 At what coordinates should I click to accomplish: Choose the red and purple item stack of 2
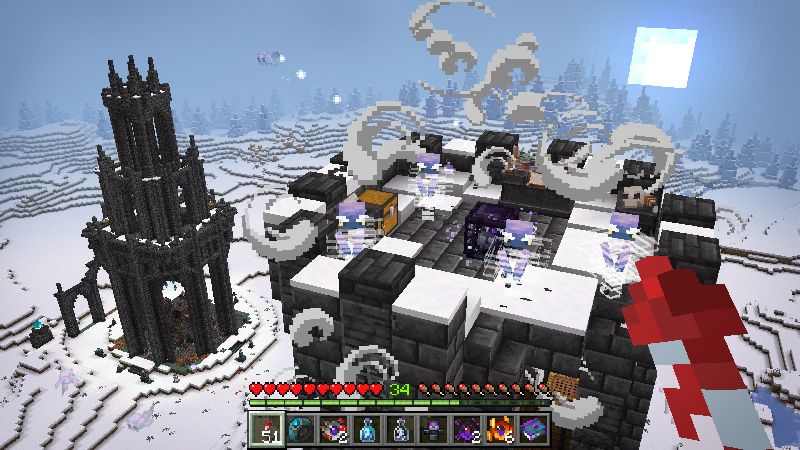[335, 429]
